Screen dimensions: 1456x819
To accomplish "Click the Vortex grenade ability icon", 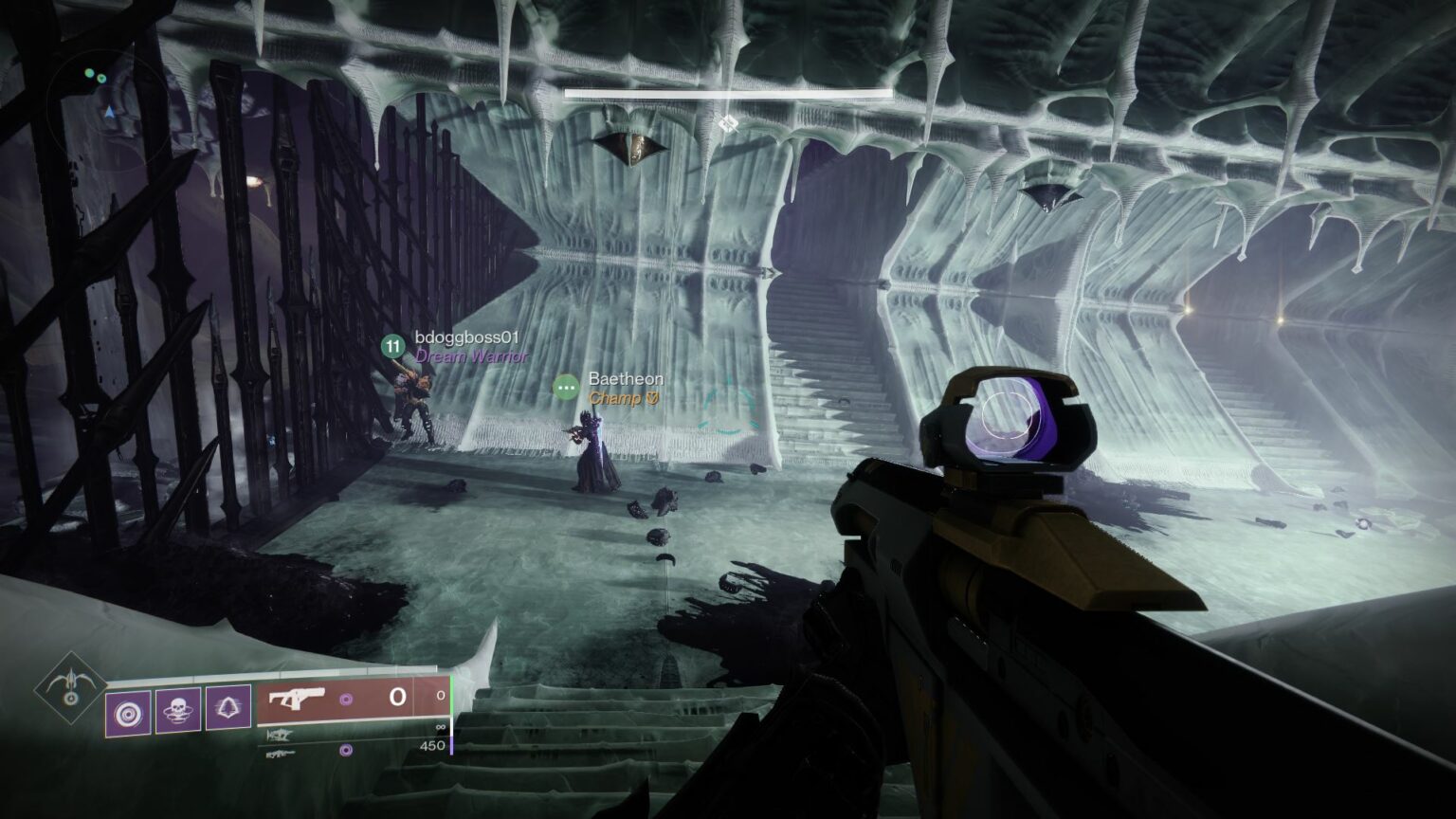I will tap(129, 712).
